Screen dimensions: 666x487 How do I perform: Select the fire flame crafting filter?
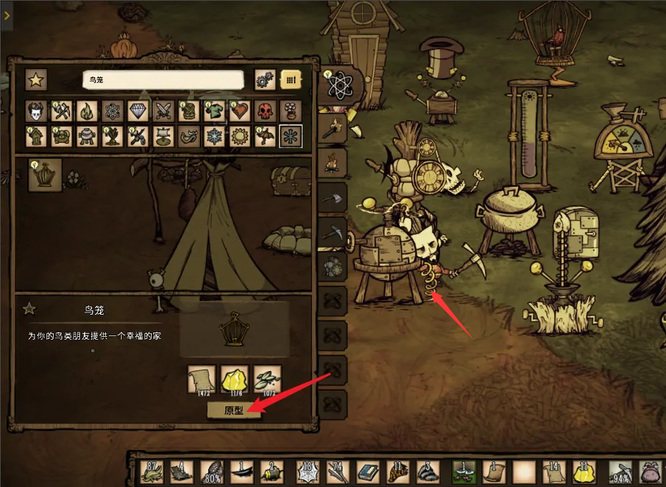[x=88, y=110]
